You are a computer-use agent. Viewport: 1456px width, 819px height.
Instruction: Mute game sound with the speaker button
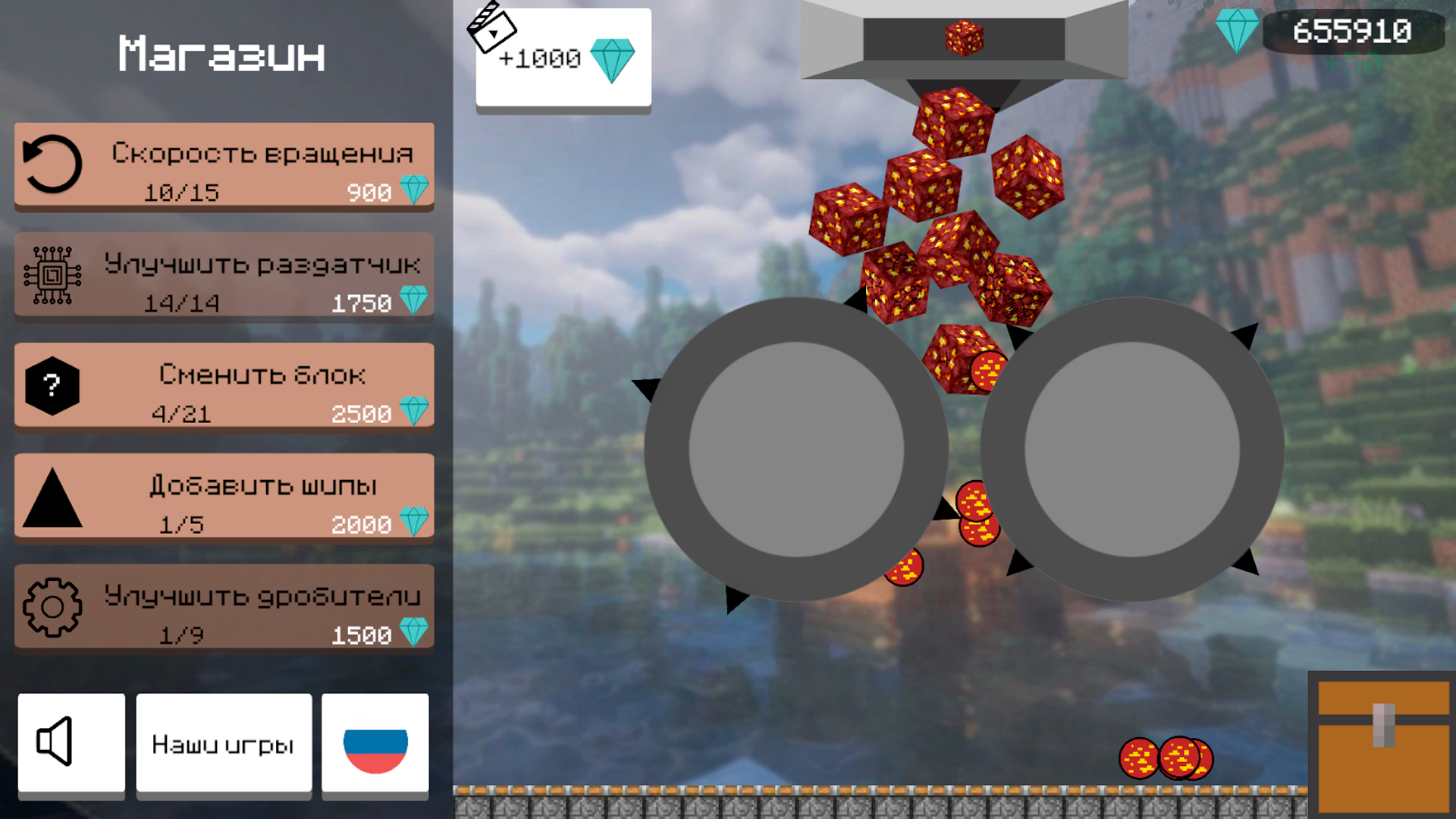71,743
